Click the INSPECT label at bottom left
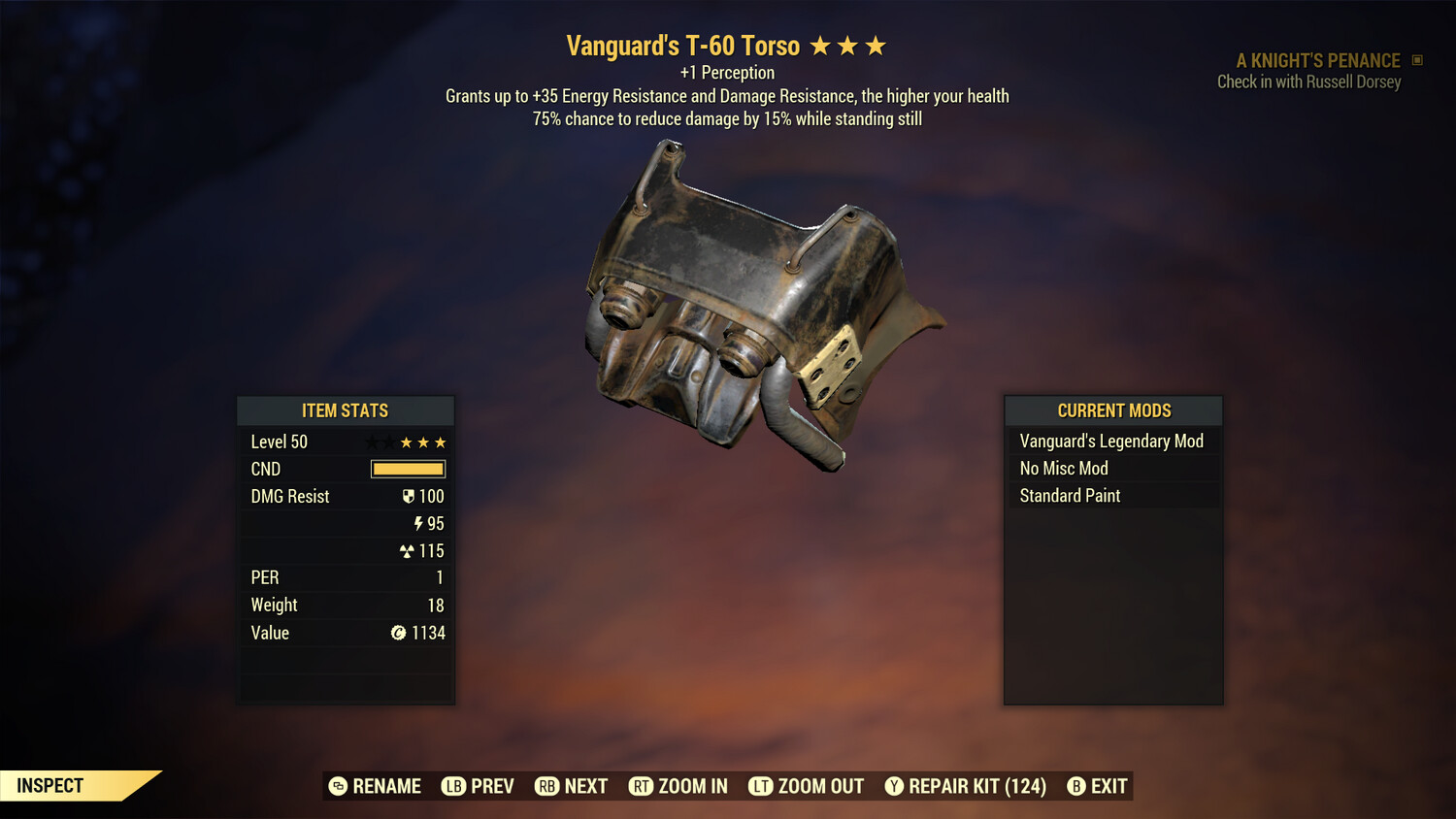Image resolution: width=1456 pixels, height=819 pixels. coord(50,785)
